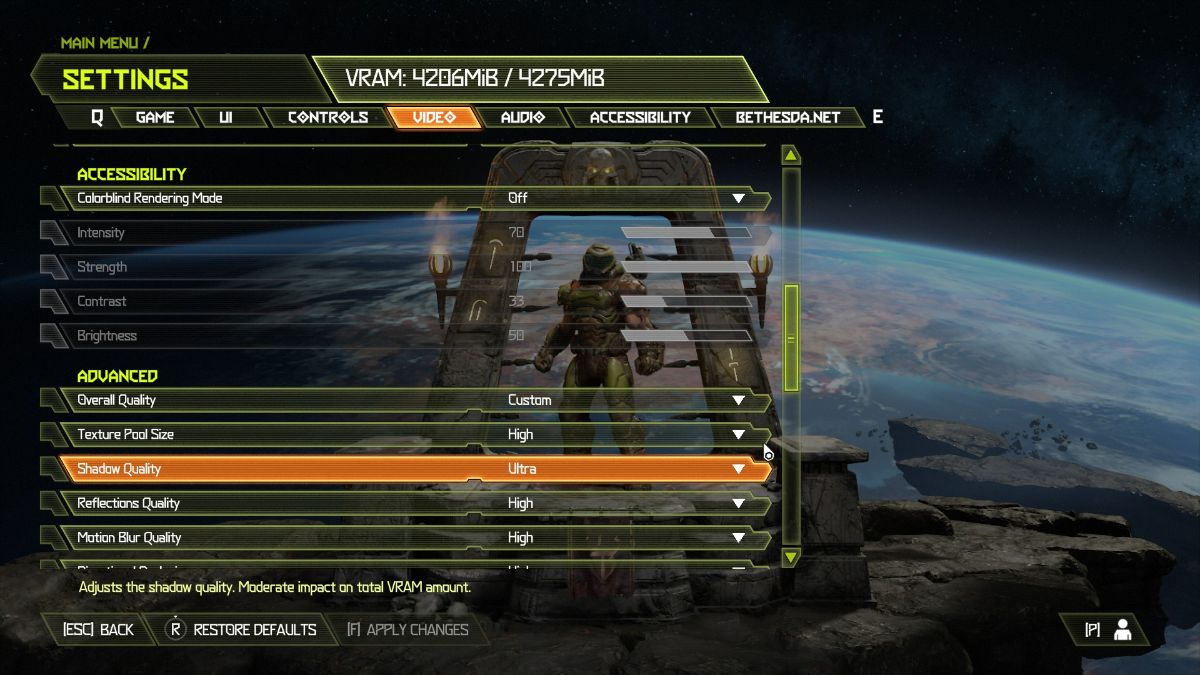
Task: Switch to the Game settings tab
Action: click(x=155, y=117)
